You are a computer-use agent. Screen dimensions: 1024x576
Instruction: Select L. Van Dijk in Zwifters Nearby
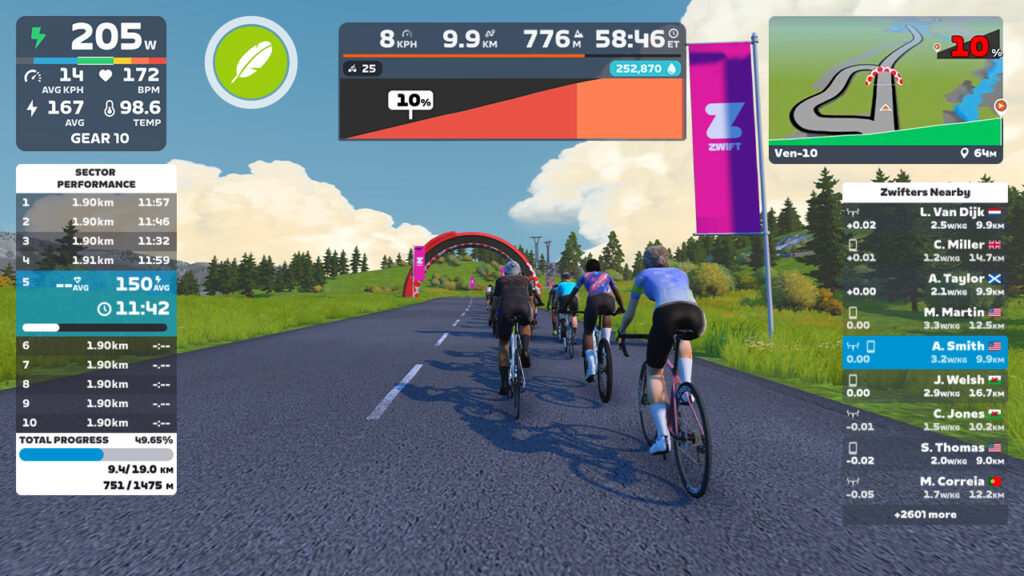pos(924,218)
